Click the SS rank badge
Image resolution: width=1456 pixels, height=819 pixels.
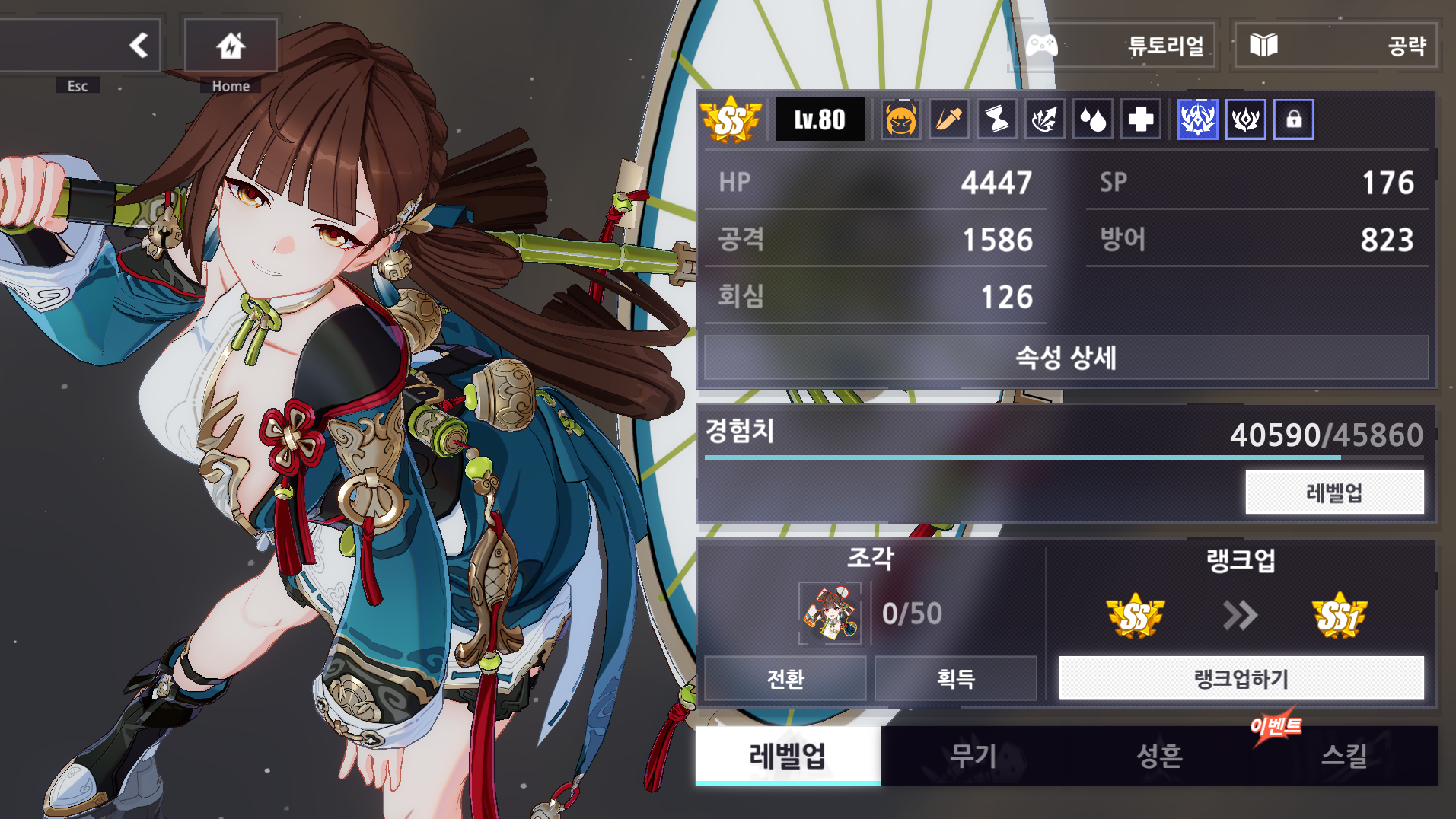click(730, 120)
